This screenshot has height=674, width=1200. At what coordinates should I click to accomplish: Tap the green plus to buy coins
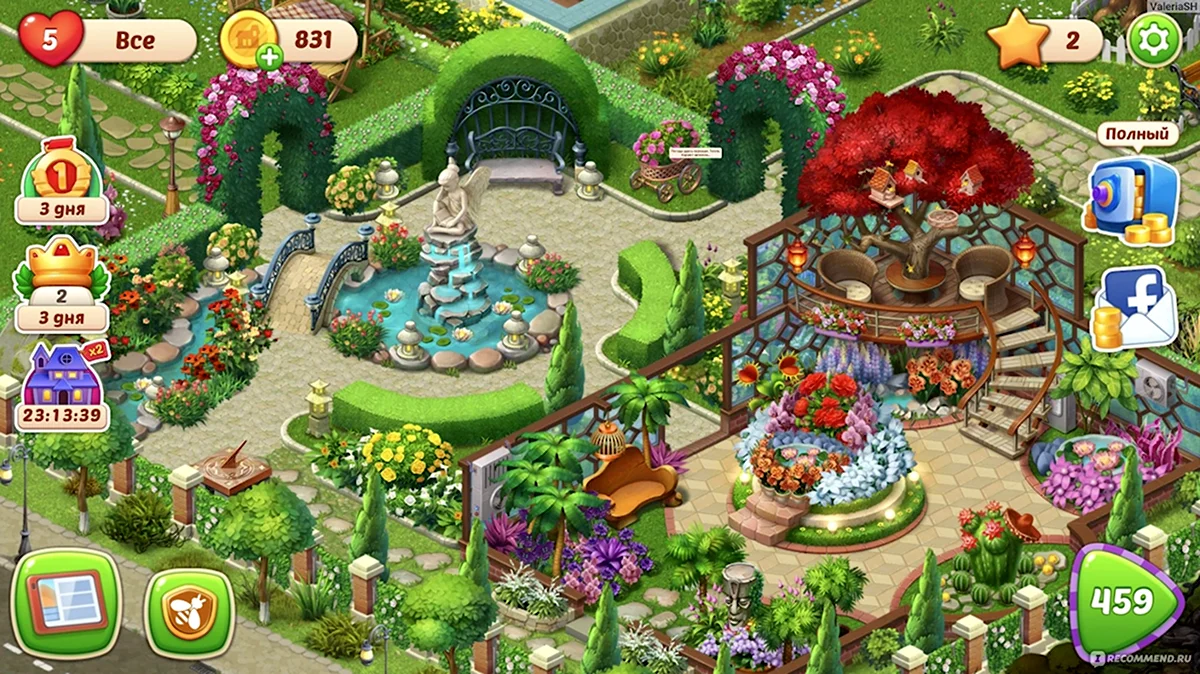coord(269,57)
